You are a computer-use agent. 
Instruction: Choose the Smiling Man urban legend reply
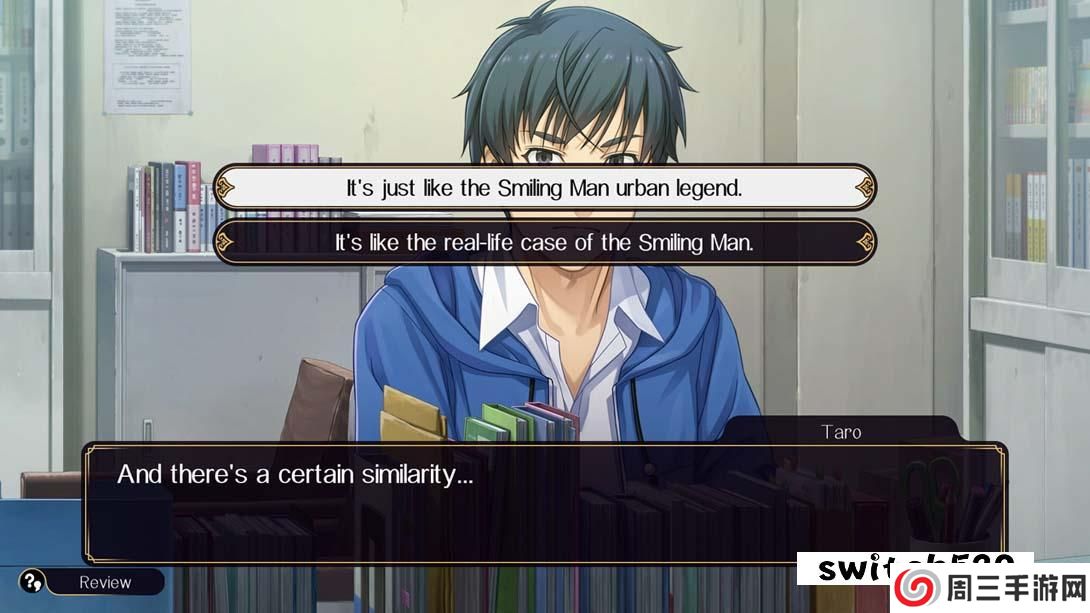click(544, 187)
